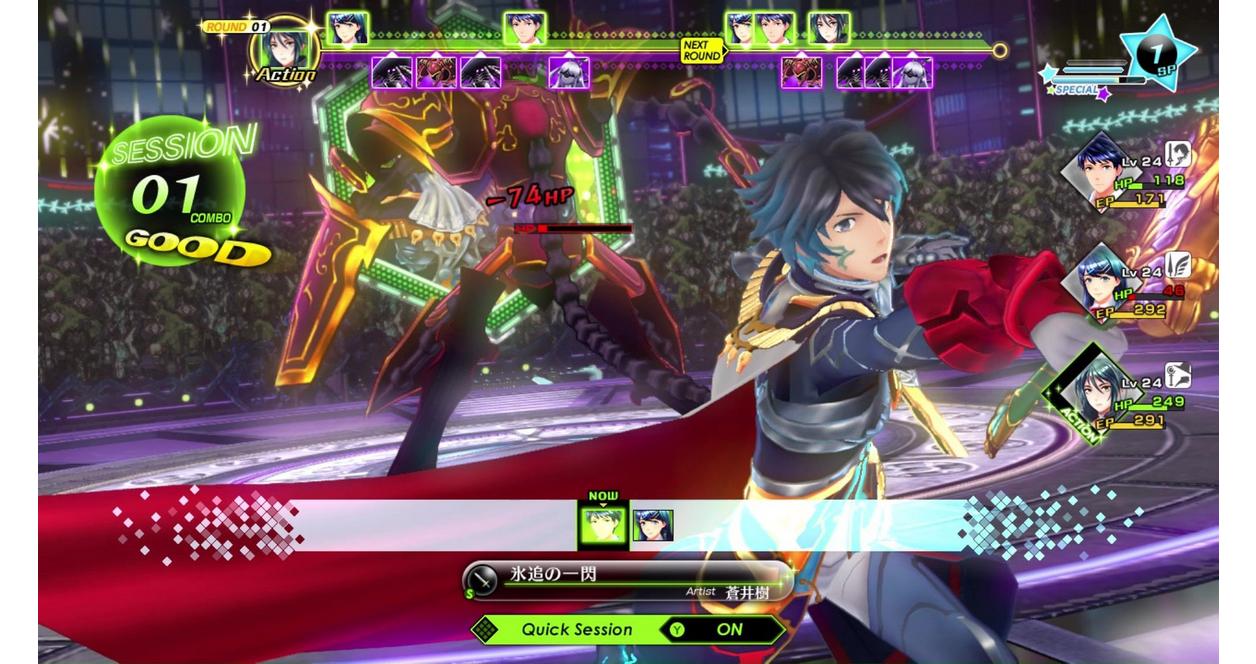Select the white-haired enemy before NEXT ROUND
1256x664 pixels.
coord(569,72)
